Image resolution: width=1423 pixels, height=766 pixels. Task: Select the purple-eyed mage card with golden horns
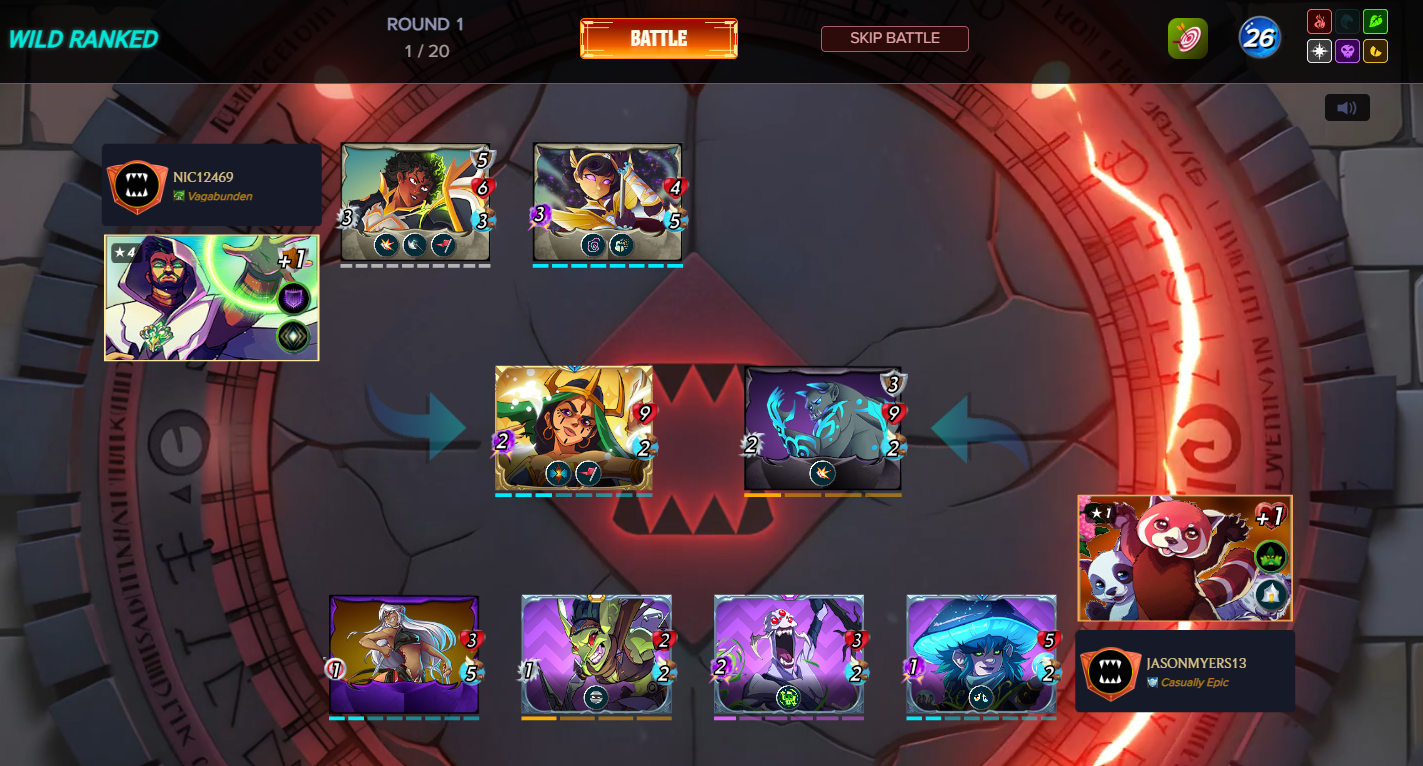tap(607, 202)
